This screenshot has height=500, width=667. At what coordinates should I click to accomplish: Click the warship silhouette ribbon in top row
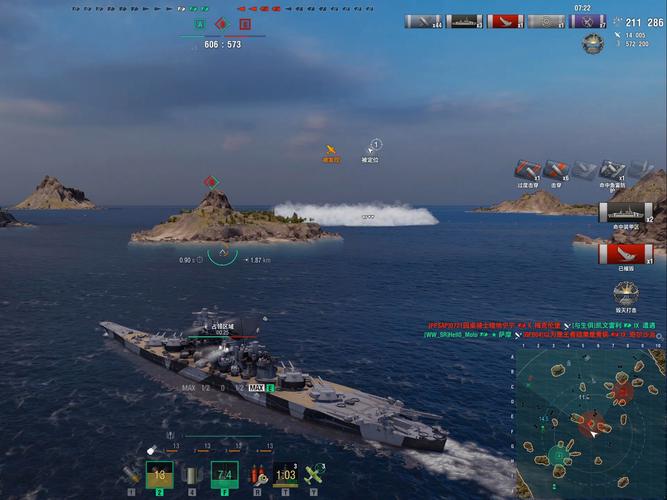465,21
